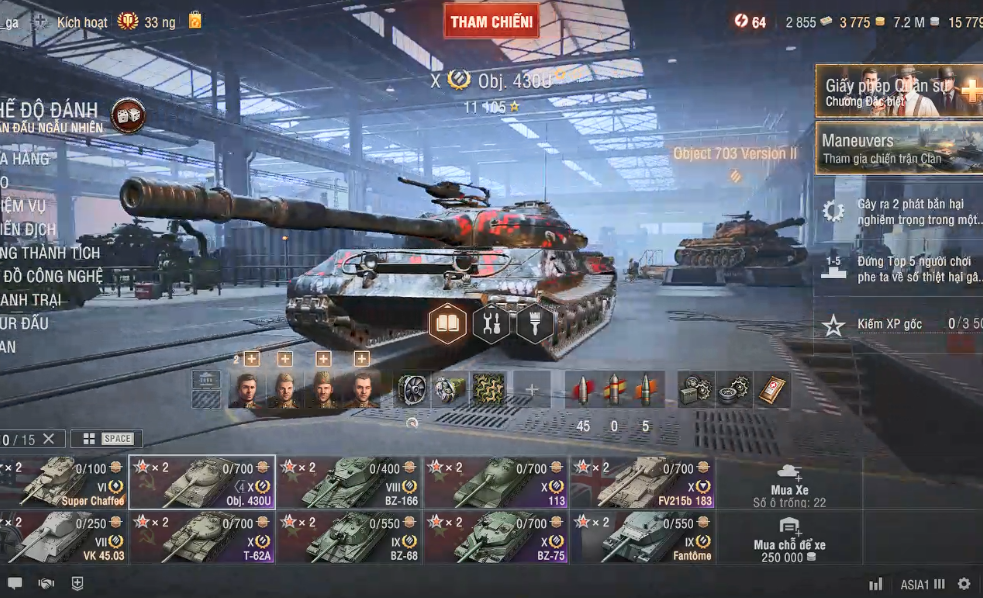Open the battle mode selector dice icon
This screenshot has width=983, height=598.
[x=128, y=115]
